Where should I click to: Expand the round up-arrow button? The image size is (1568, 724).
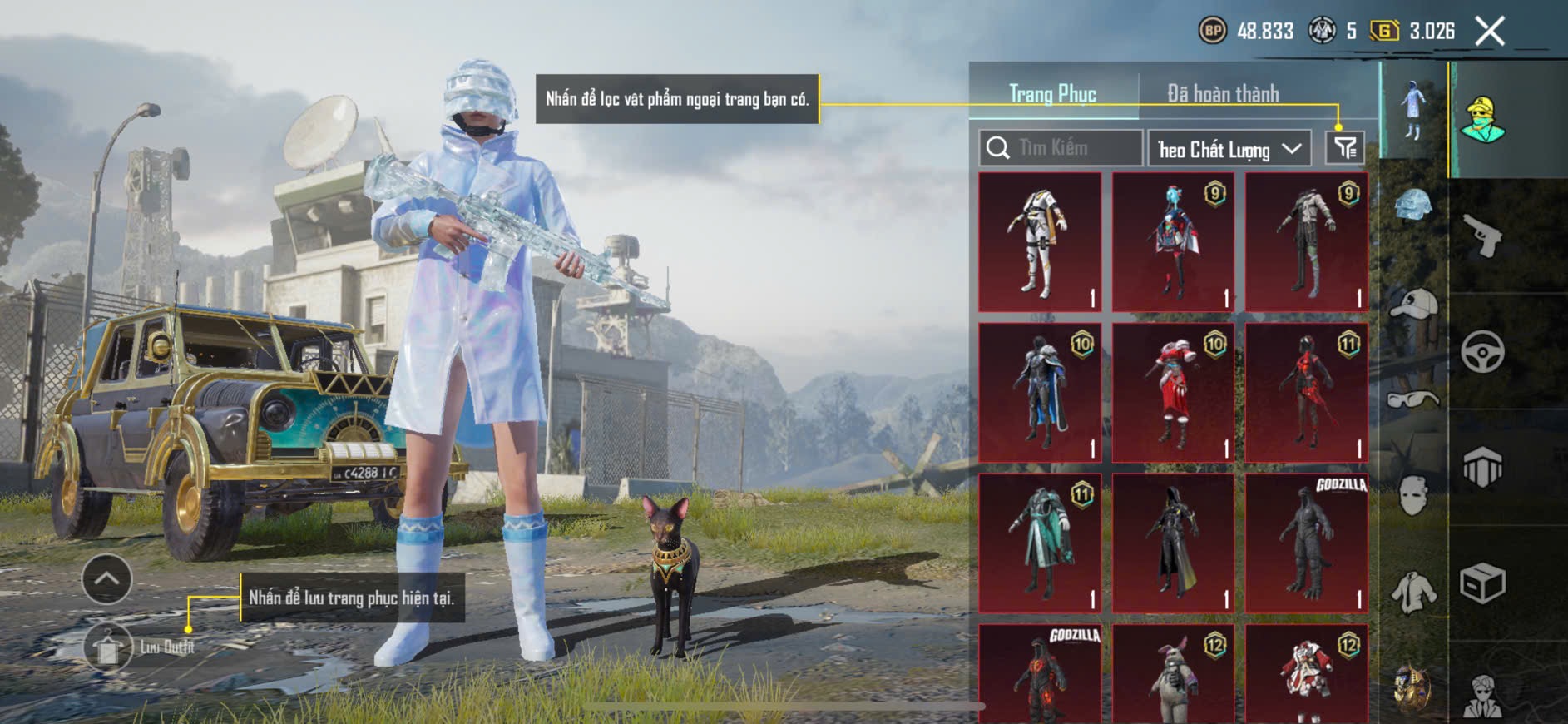pyautogui.click(x=106, y=578)
